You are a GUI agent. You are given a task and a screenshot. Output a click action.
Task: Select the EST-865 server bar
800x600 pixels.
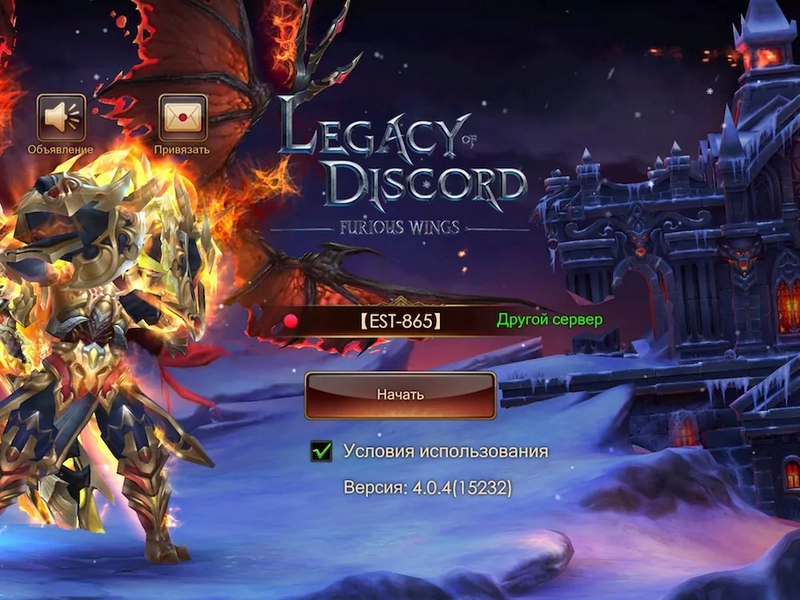399,321
